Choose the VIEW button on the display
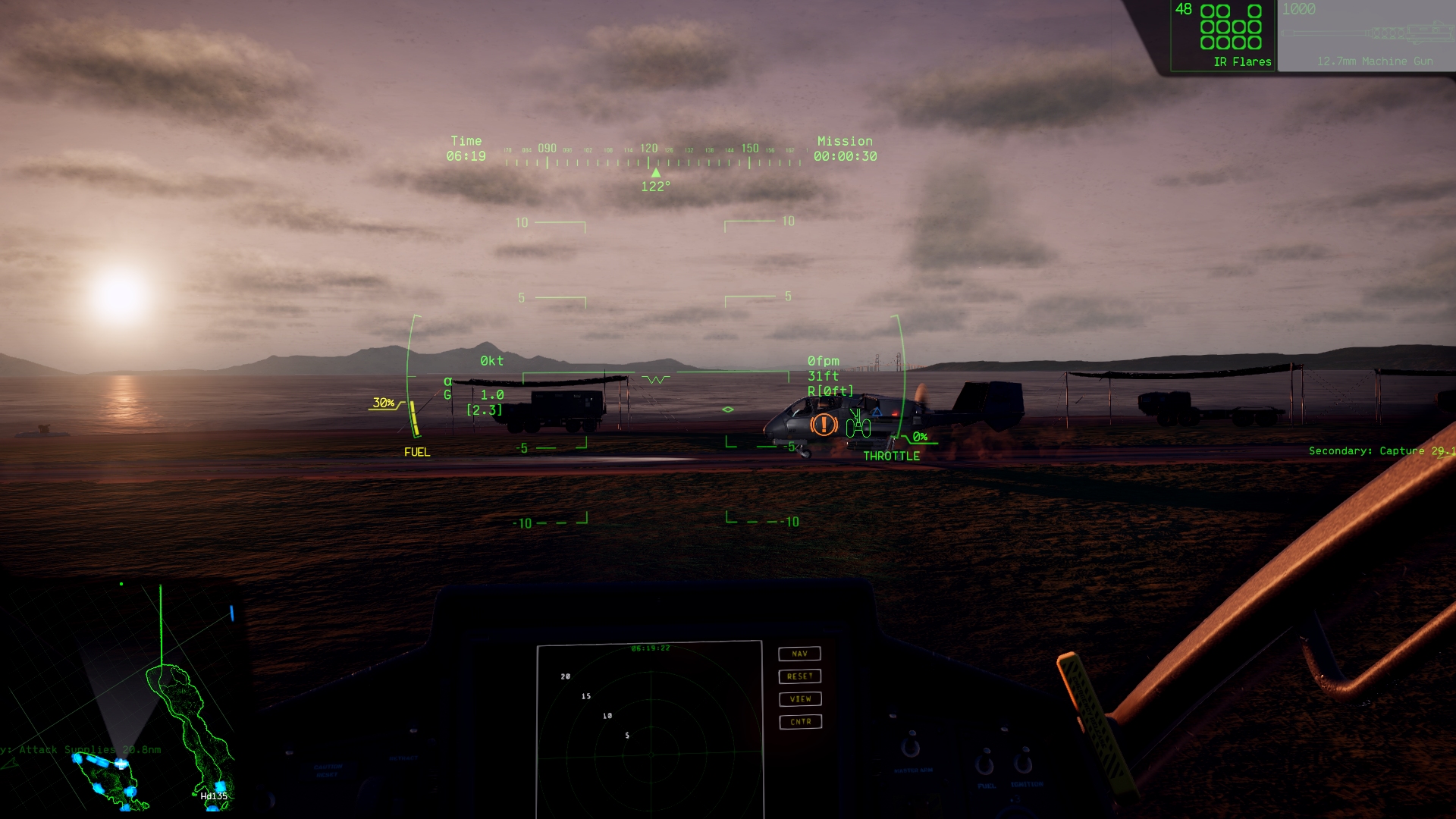This screenshot has width=1456, height=819. [x=799, y=699]
